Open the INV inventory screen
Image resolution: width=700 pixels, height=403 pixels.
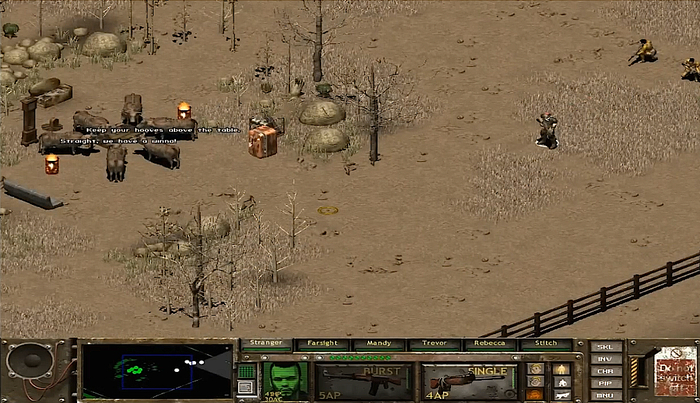604,359
